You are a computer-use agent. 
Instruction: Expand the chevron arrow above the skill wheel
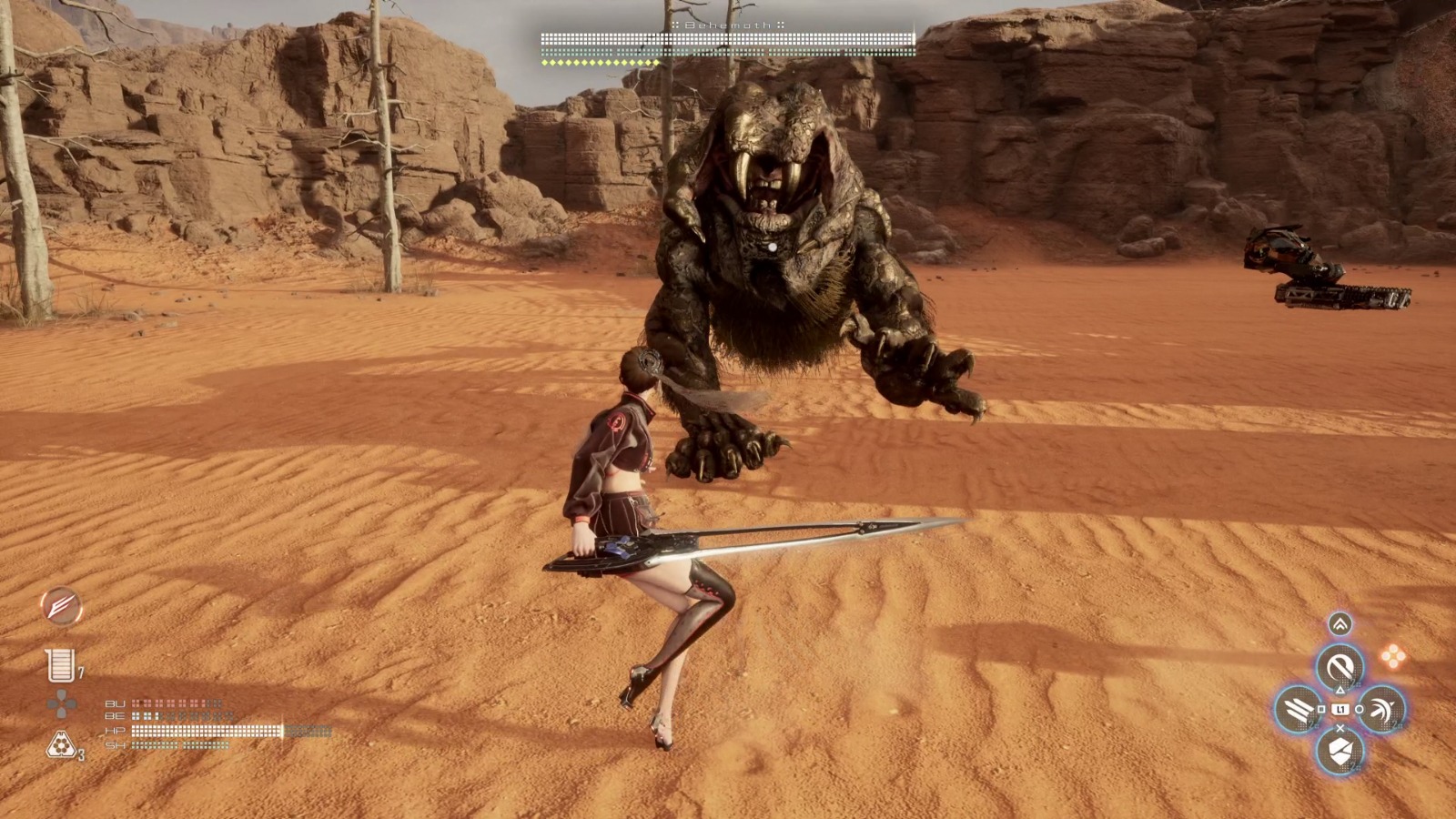(1339, 624)
